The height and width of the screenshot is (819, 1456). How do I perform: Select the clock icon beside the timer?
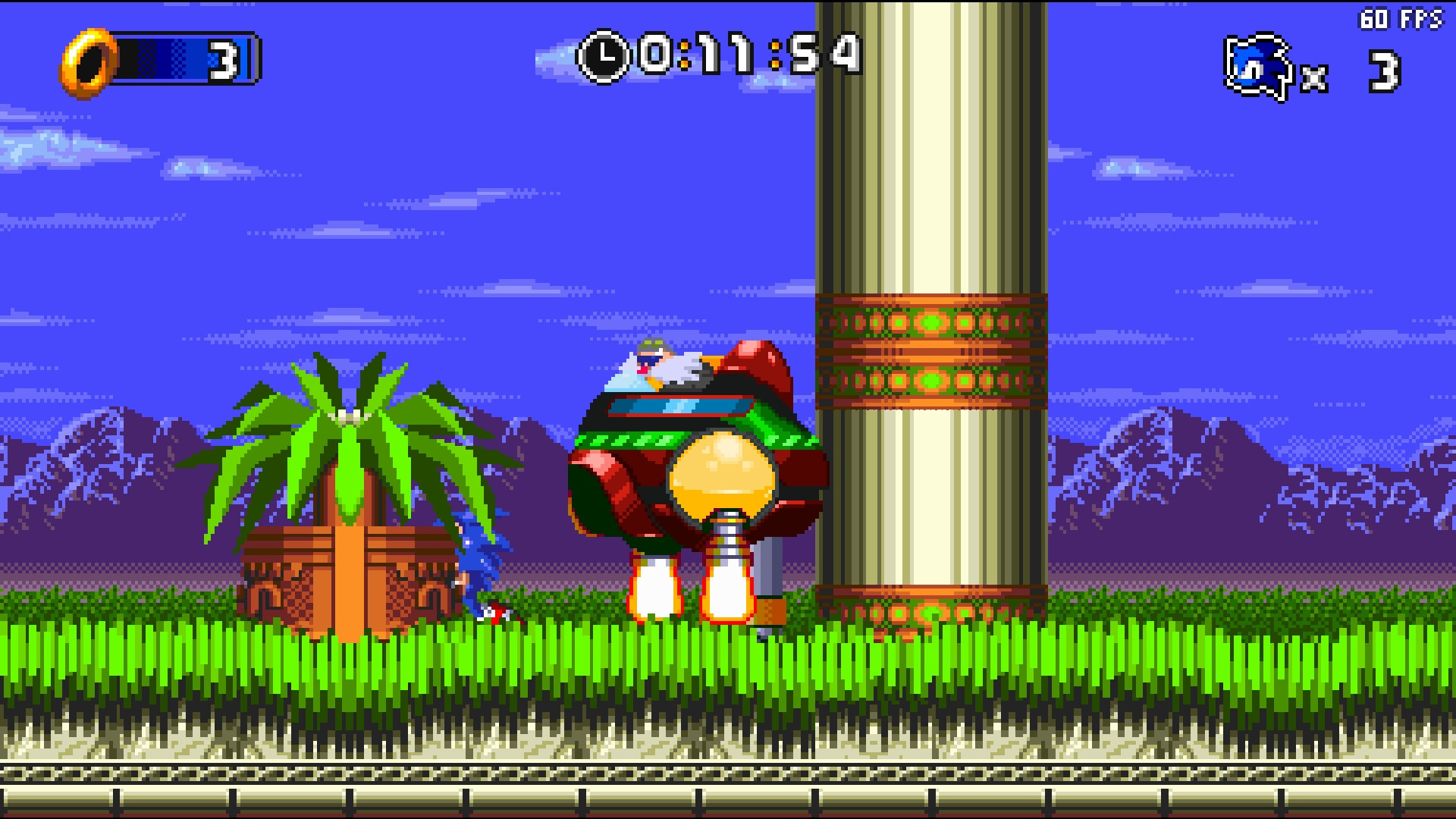pyautogui.click(x=604, y=53)
